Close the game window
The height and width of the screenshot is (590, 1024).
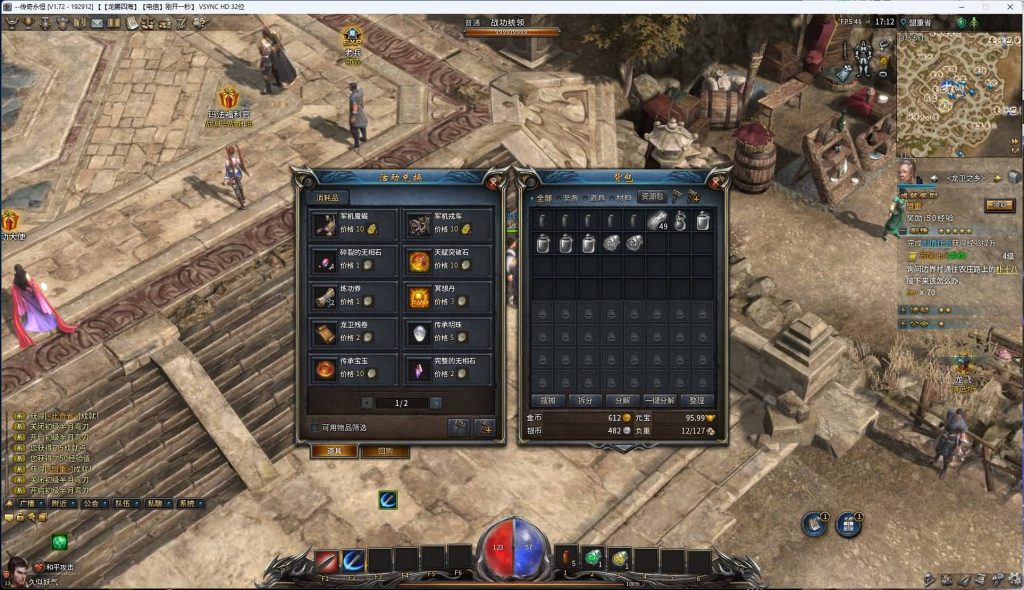[x=1009, y=7]
